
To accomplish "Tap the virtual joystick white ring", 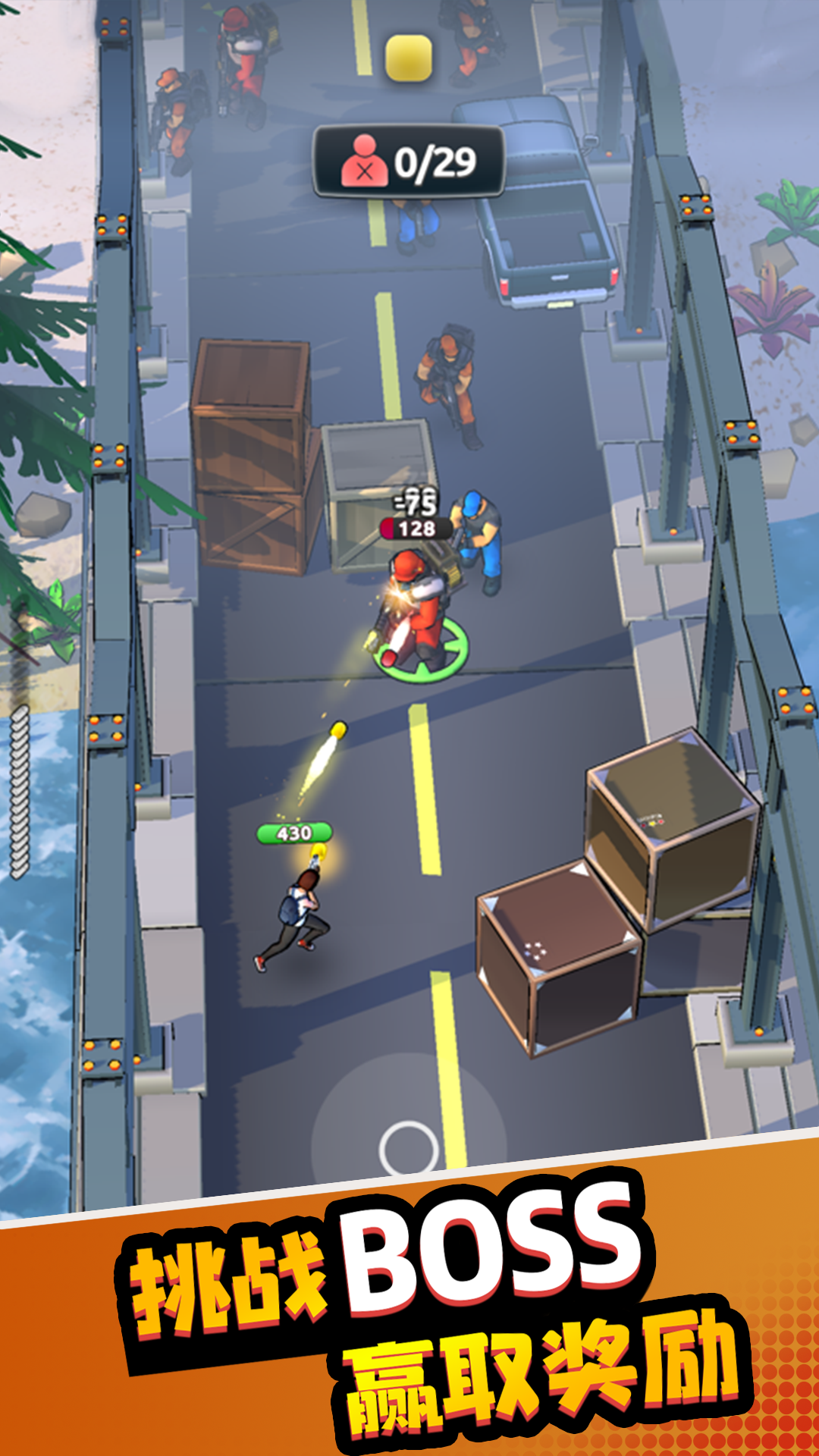I will (x=409, y=1149).
